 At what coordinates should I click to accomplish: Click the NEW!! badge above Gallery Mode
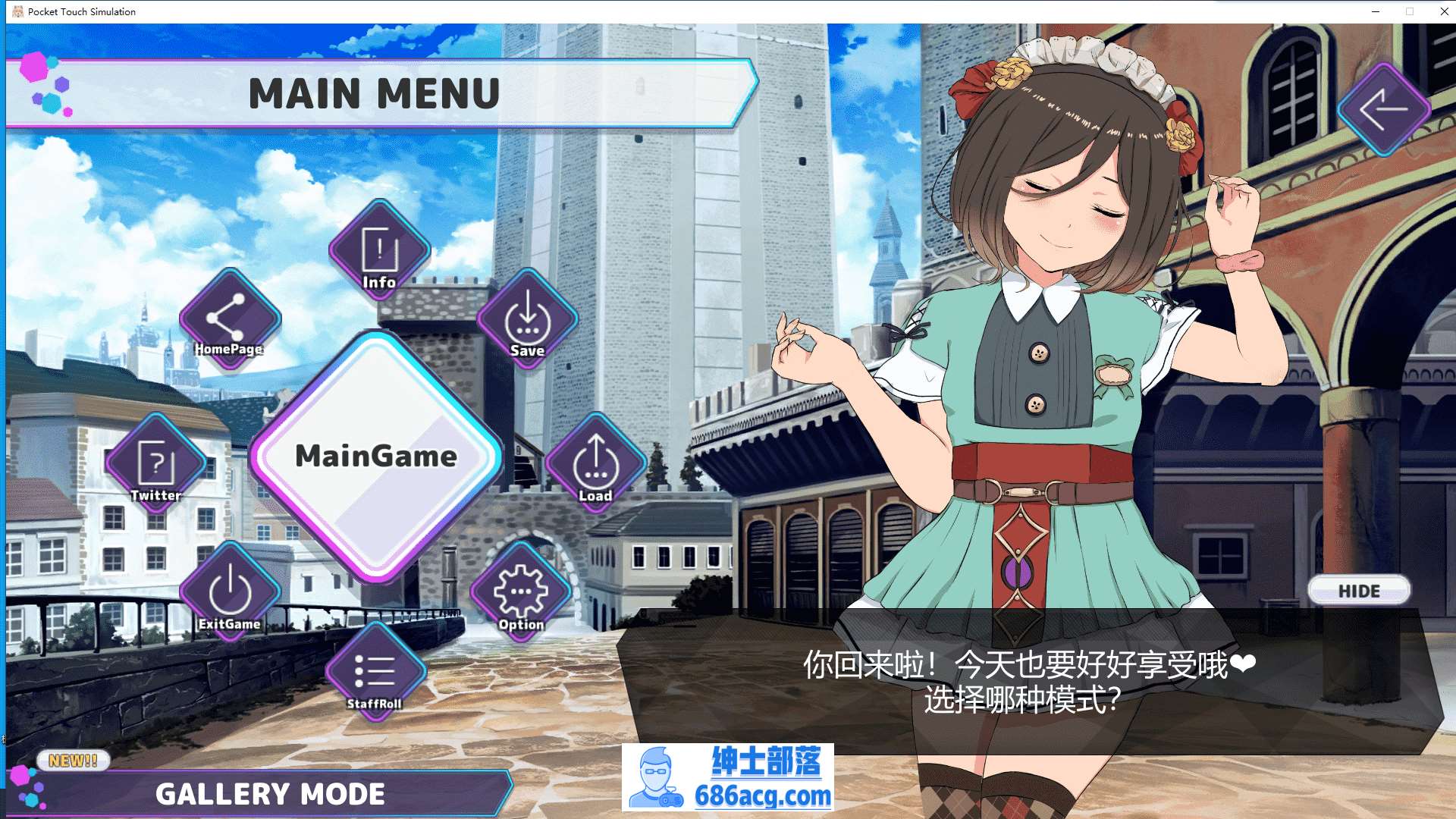[x=72, y=761]
